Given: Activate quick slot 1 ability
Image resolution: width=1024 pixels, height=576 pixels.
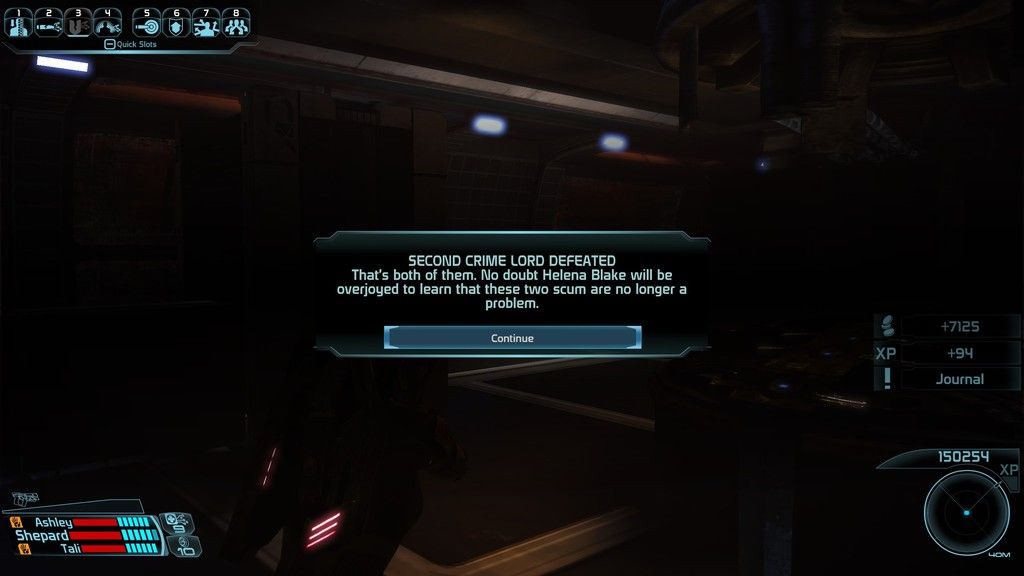Looking at the screenshot, I should tap(20, 24).
